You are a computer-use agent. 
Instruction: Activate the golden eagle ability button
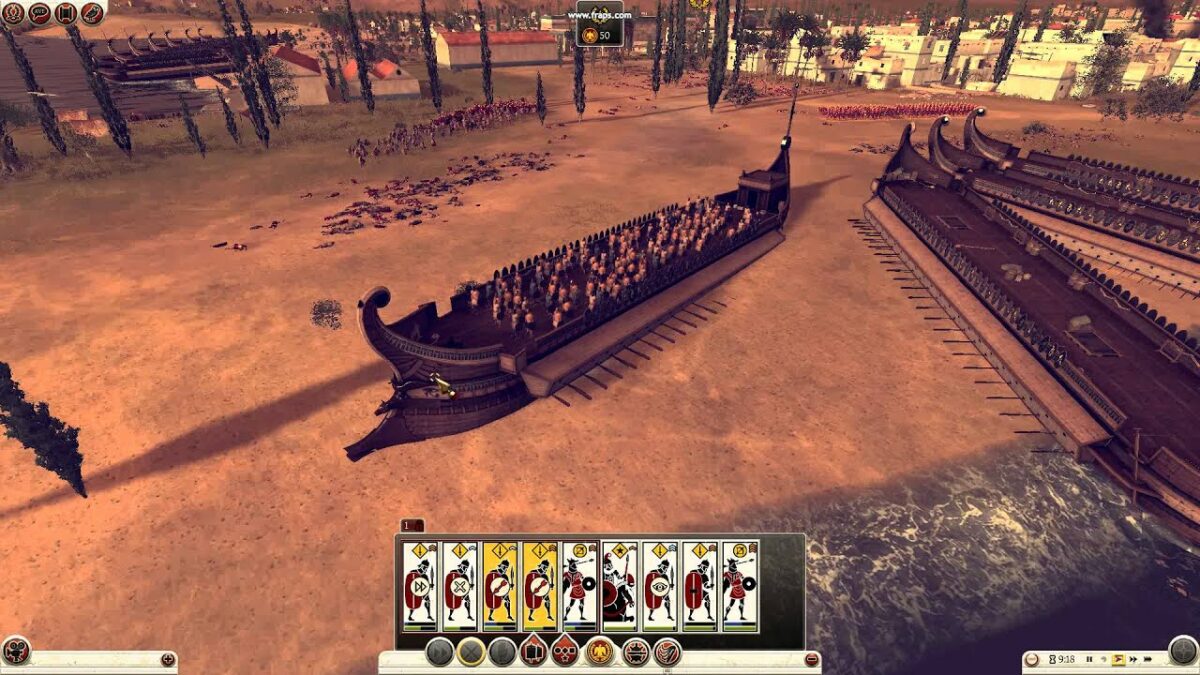pos(600,652)
